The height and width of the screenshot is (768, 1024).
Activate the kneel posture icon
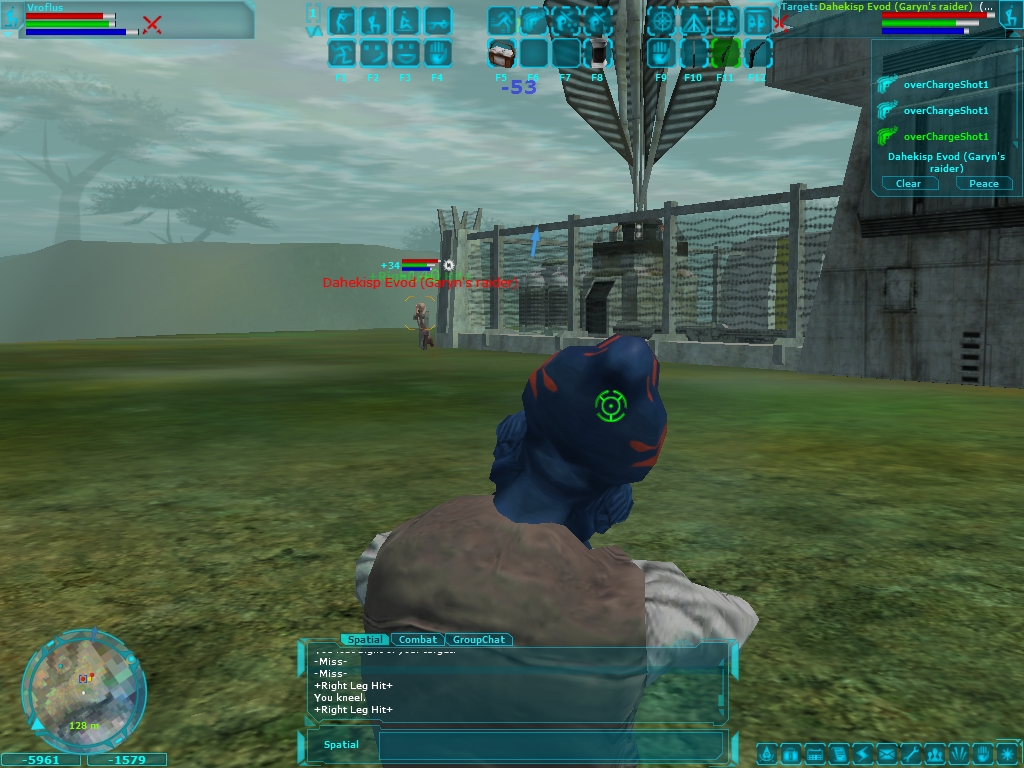(373, 20)
